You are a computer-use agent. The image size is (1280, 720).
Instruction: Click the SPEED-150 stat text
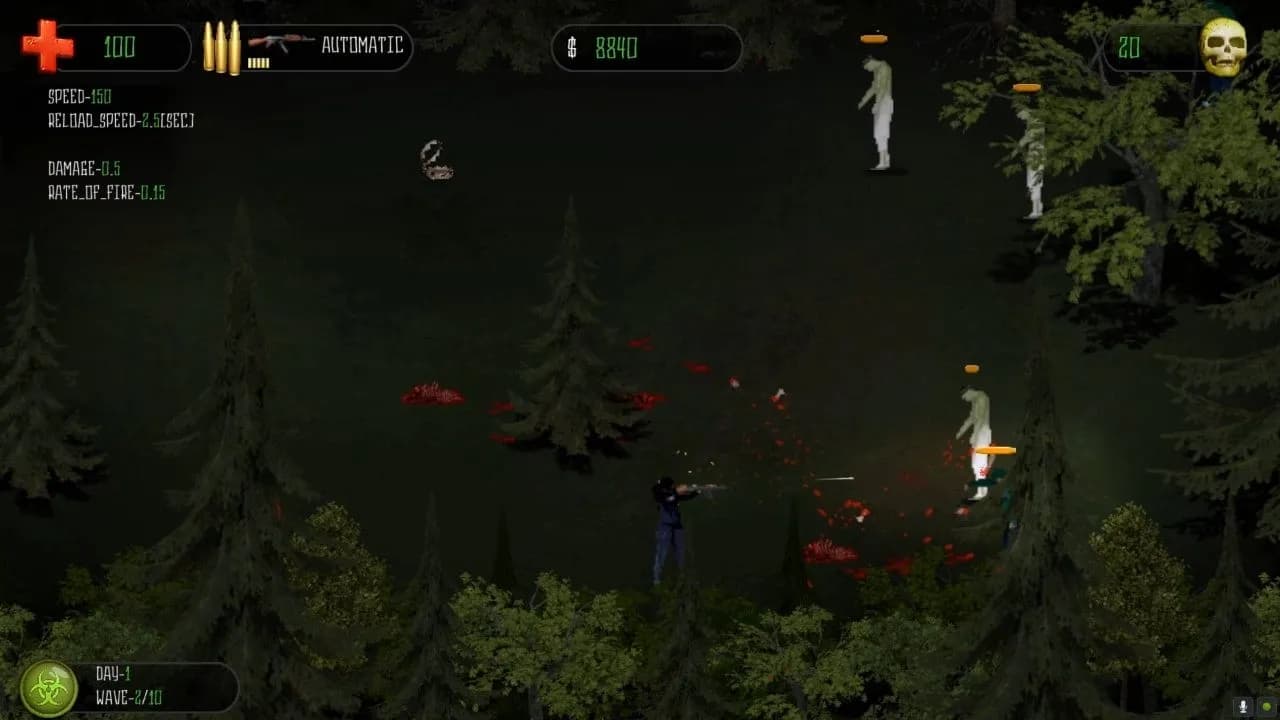78,97
